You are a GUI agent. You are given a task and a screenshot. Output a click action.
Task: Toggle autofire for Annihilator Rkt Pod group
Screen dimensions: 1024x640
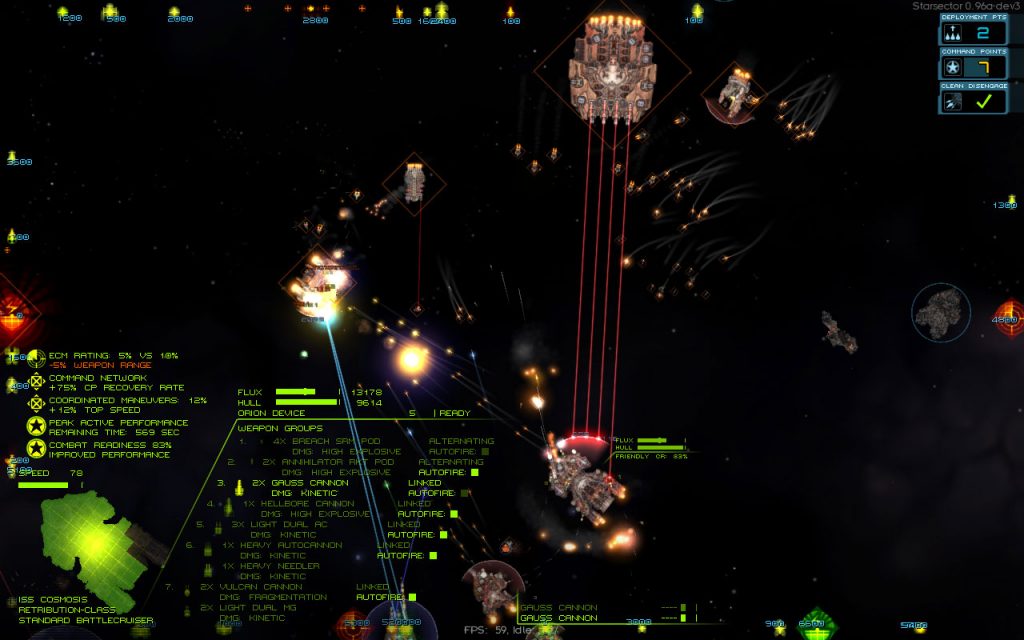point(474,472)
